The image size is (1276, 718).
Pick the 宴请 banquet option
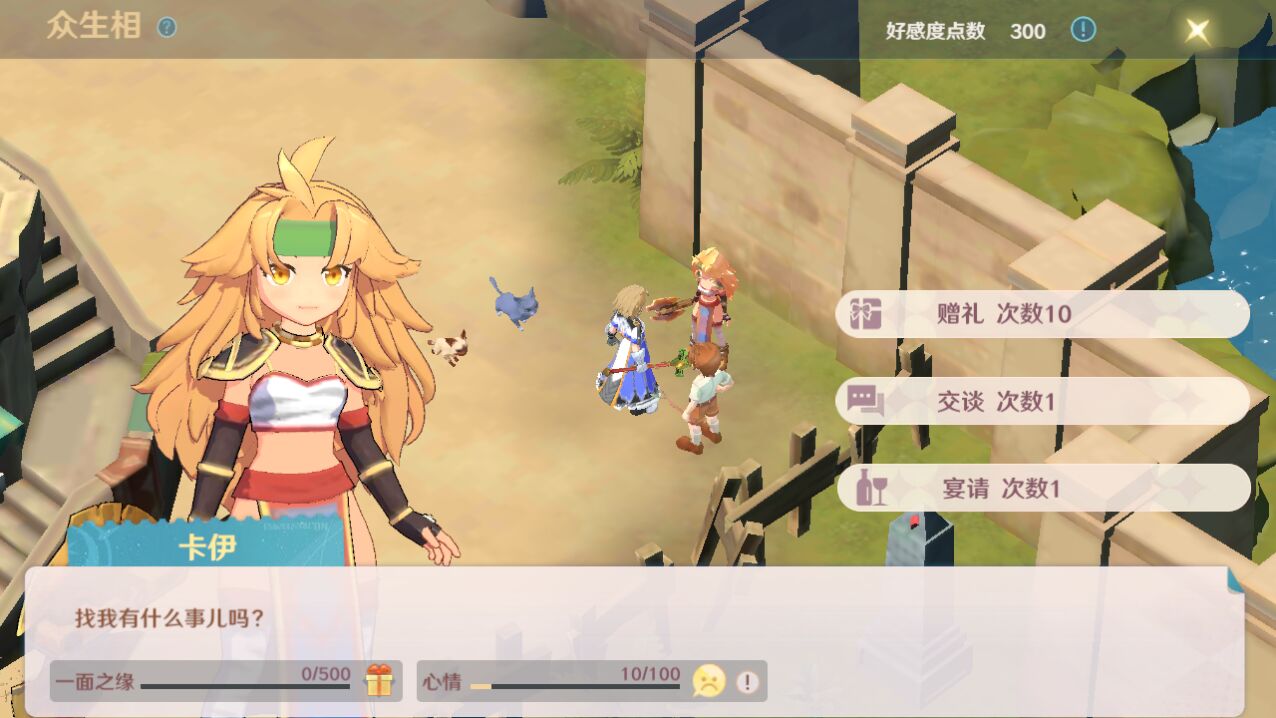pos(1042,488)
